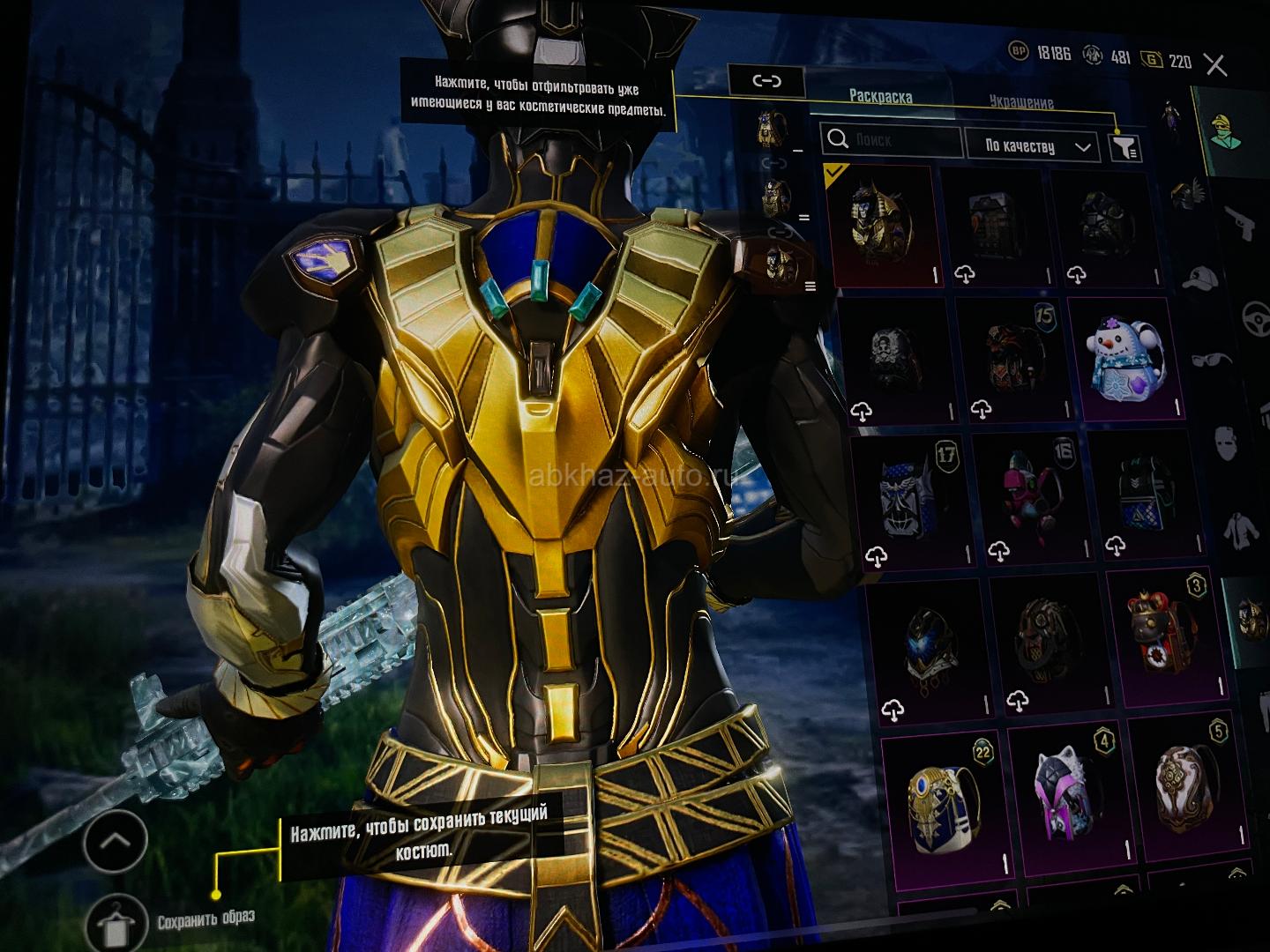Image resolution: width=1270 pixels, height=952 pixels.
Task: Close the inventory with the X button
Action: click(x=1215, y=65)
